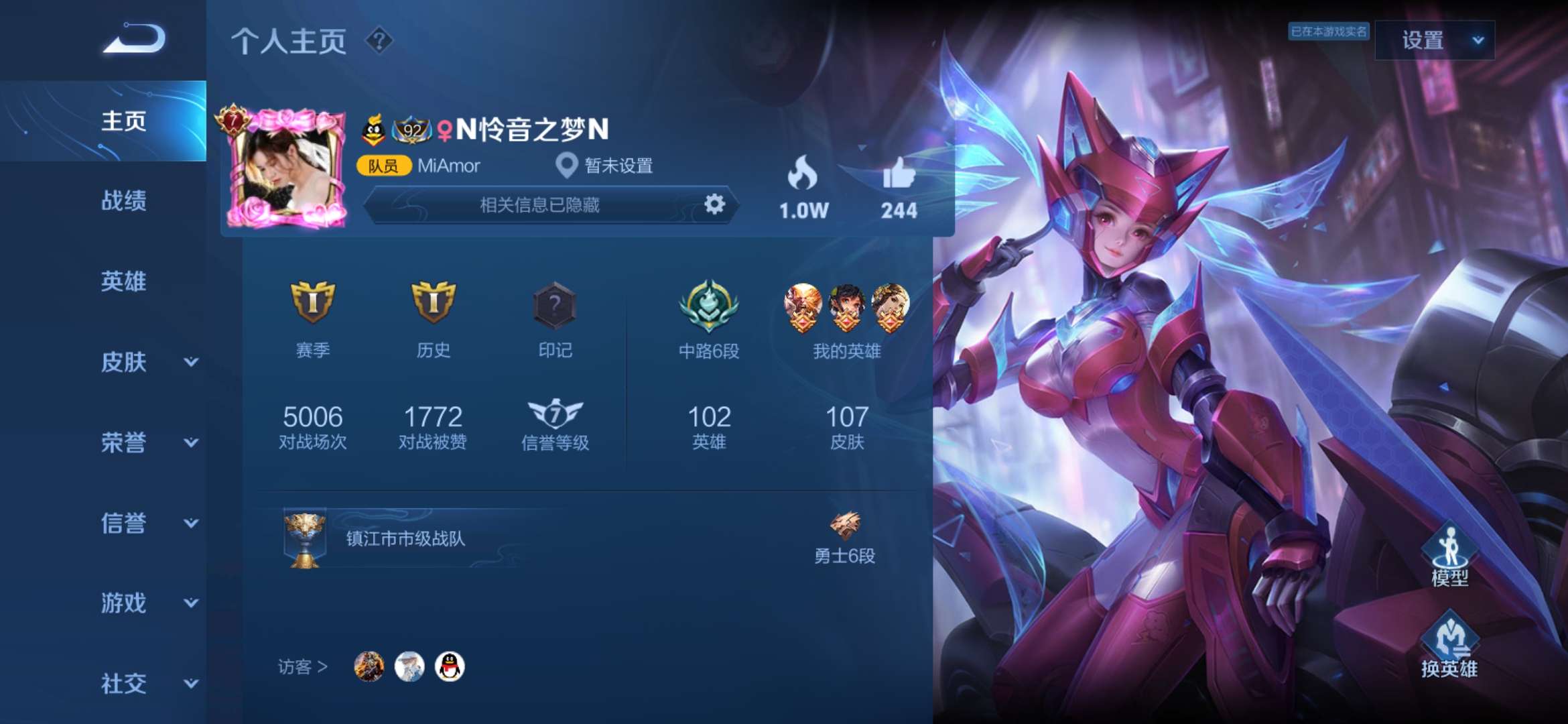Screen dimensions: 1568x724
Task: Click the help question mark beside 个人主页
Action: (x=379, y=40)
